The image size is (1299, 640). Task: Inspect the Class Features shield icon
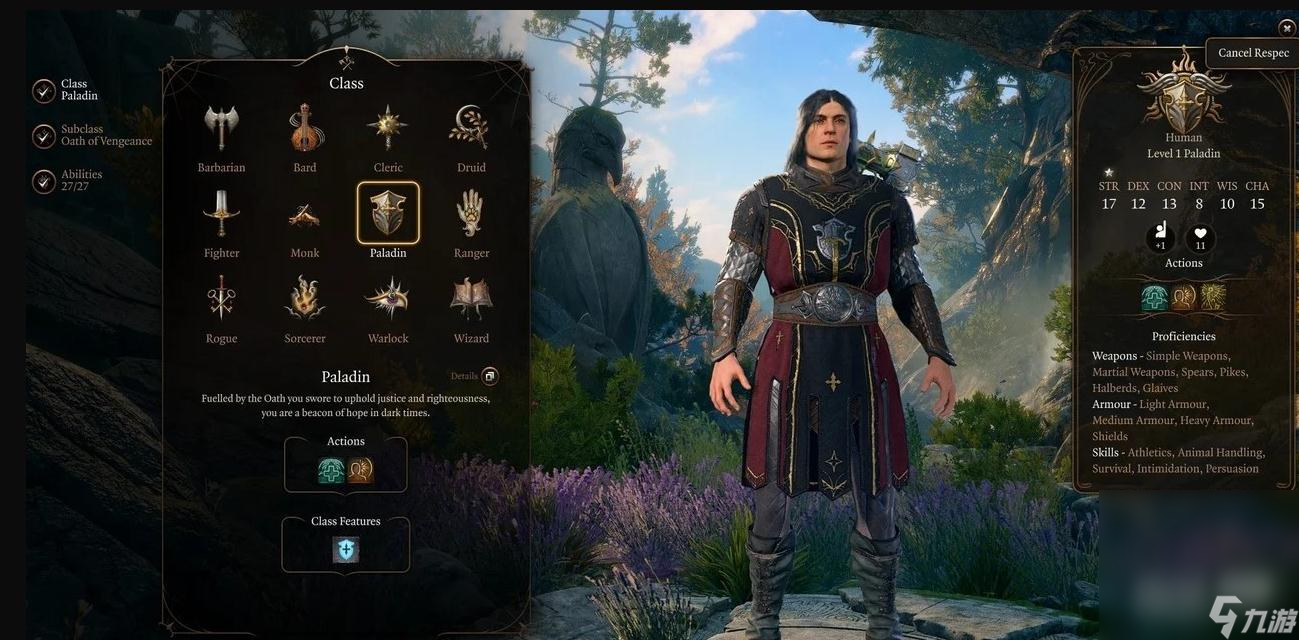[x=346, y=550]
